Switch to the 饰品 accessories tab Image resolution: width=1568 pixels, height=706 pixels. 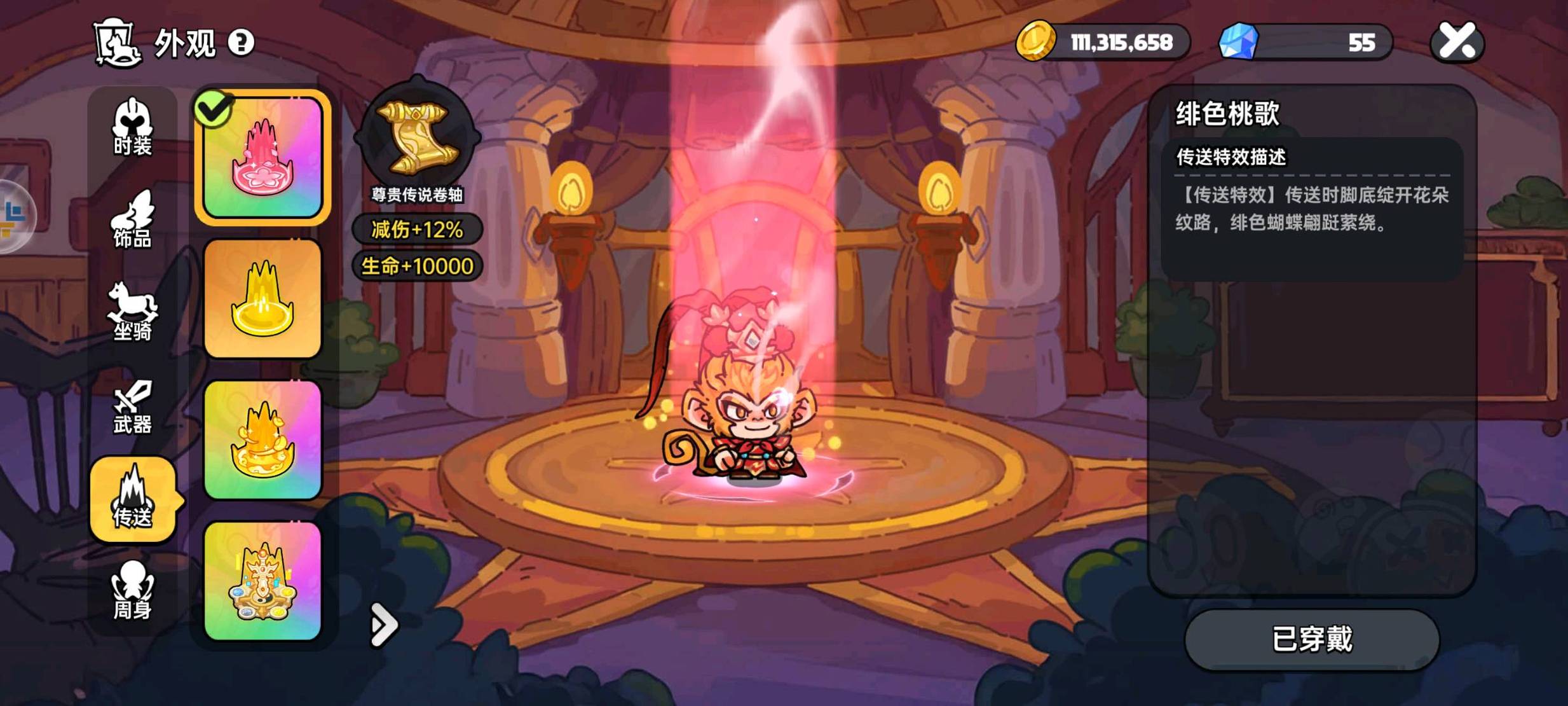[132, 220]
